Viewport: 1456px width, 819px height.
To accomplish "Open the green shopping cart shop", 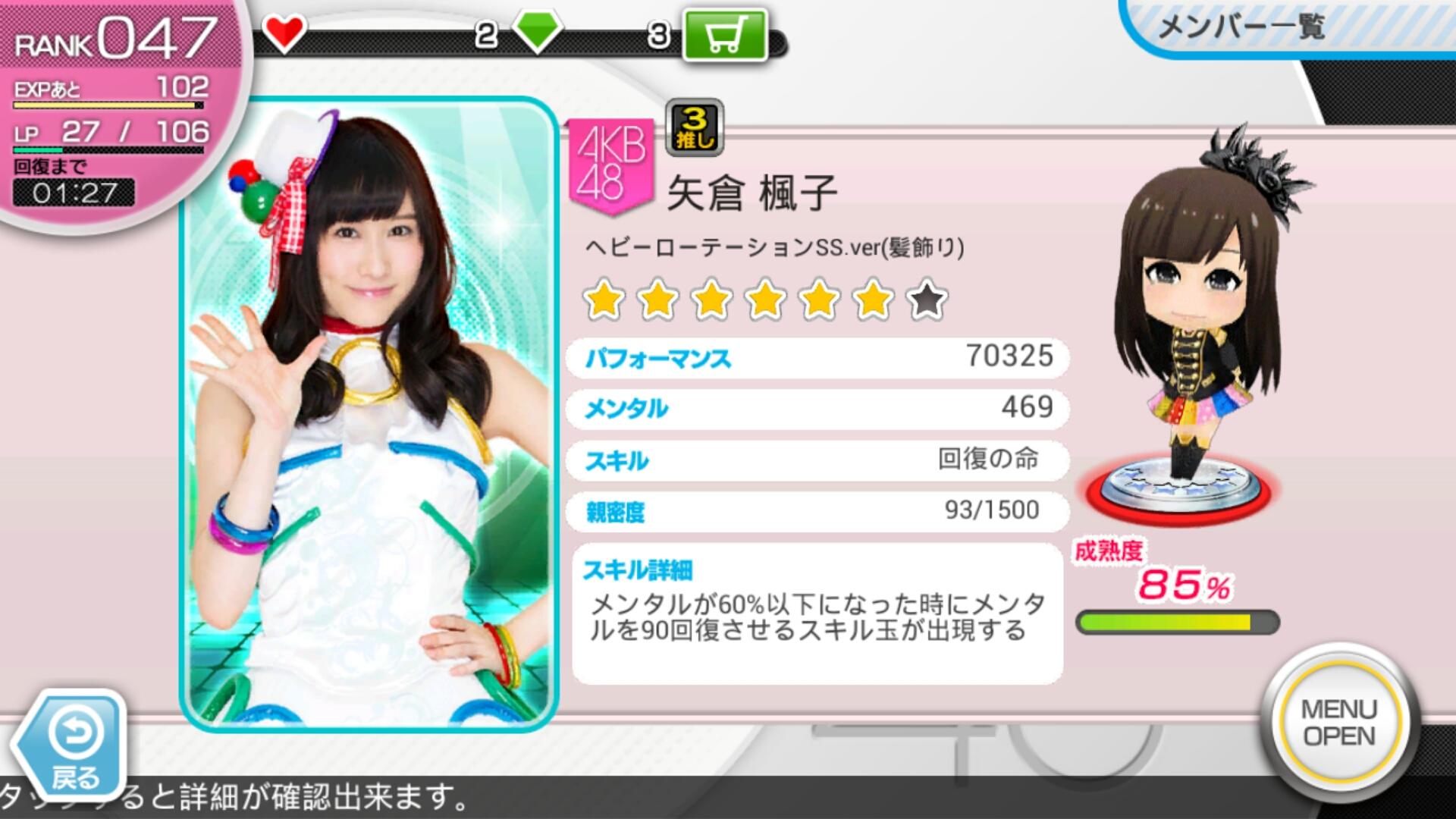I will (725, 35).
